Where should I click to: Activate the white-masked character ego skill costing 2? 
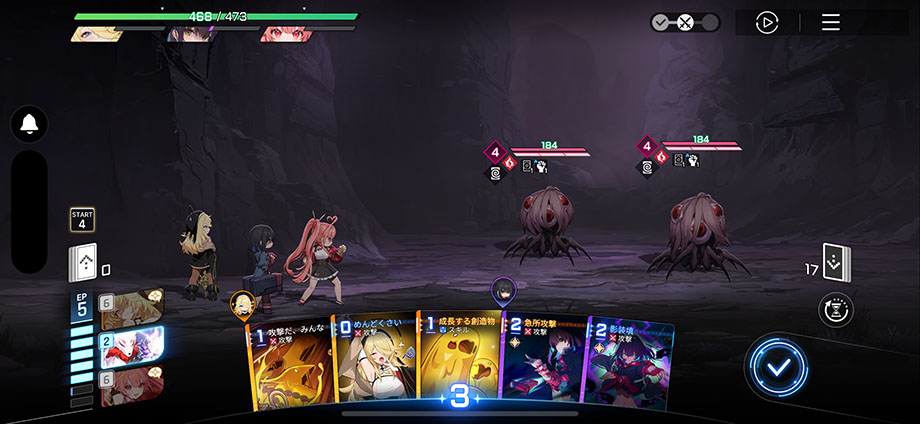[131, 346]
